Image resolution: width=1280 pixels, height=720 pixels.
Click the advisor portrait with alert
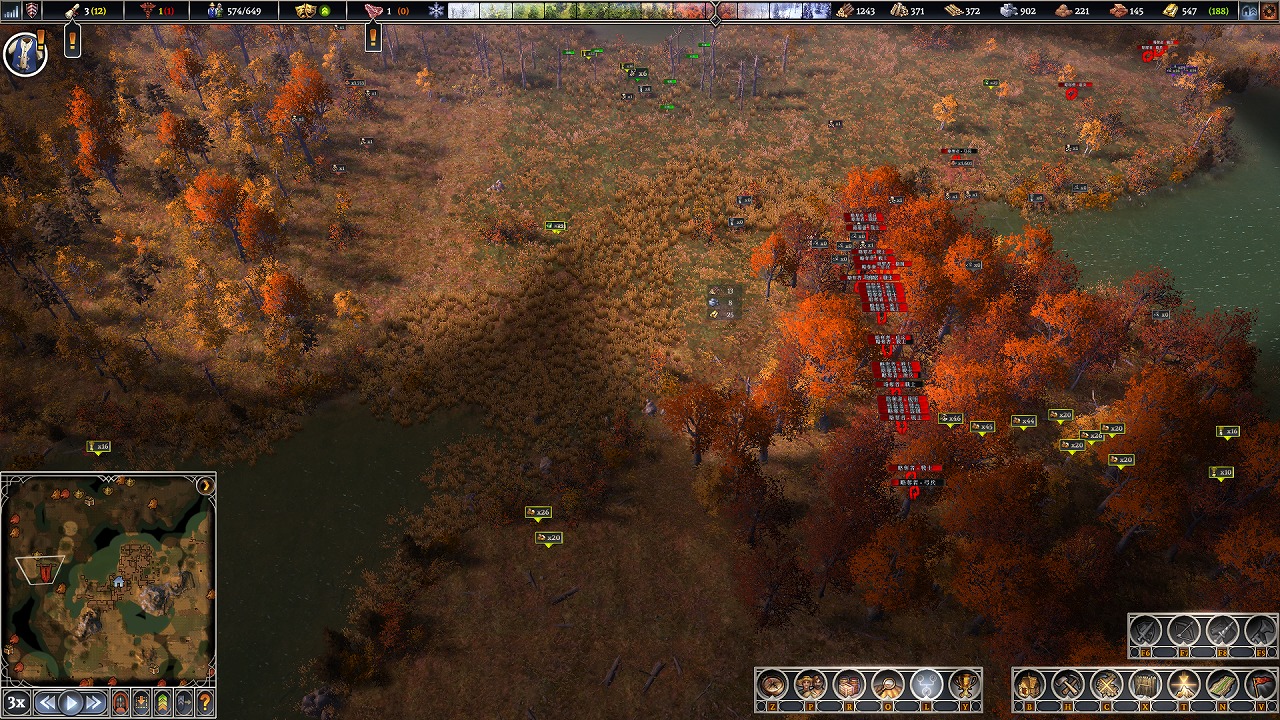coord(25,53)
